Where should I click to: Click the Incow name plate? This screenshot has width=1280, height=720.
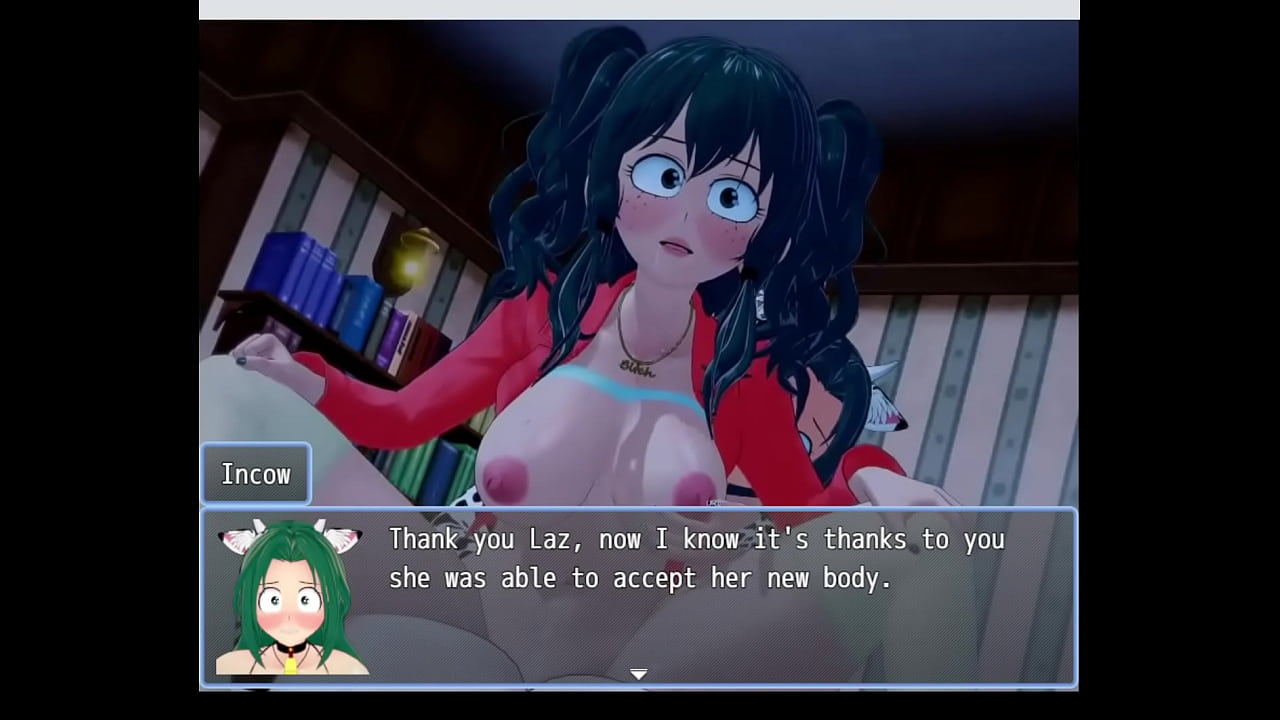256,474
